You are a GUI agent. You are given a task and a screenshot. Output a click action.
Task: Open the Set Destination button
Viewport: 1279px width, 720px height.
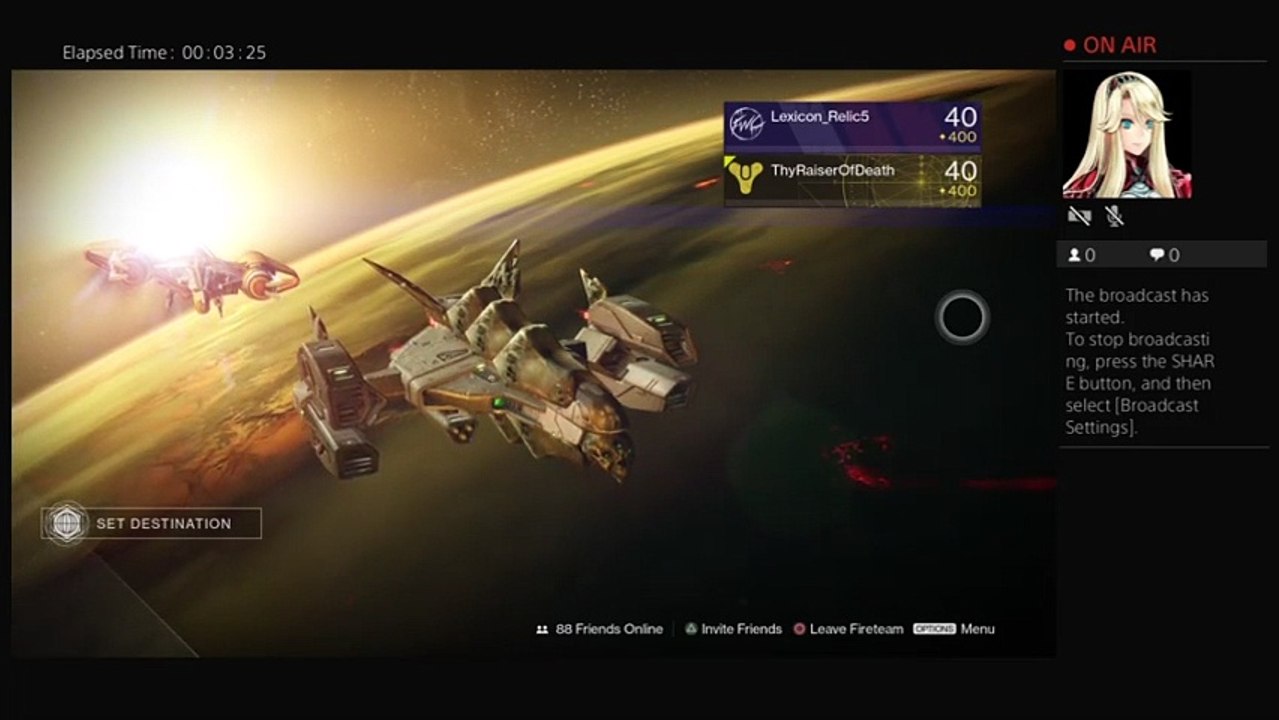point(152,523)
